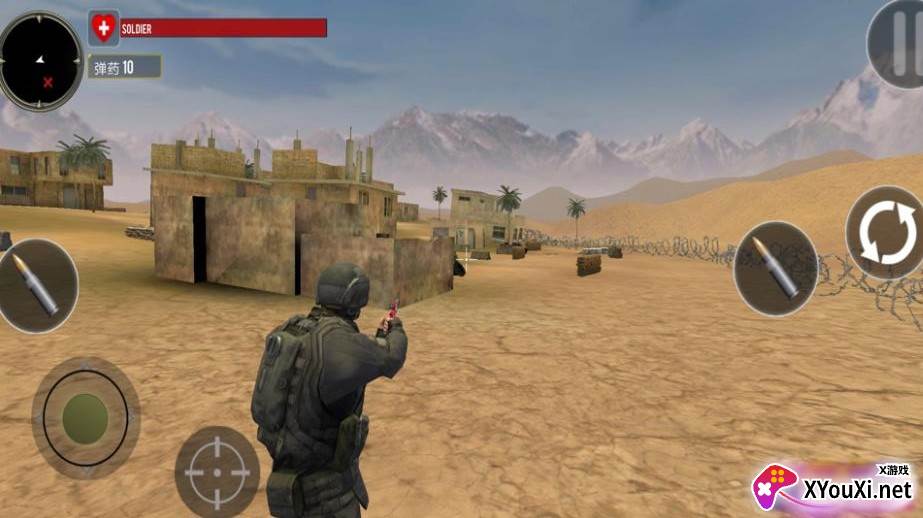
Task: Click the green movement joystick knob
Action: tap(85, 417)
